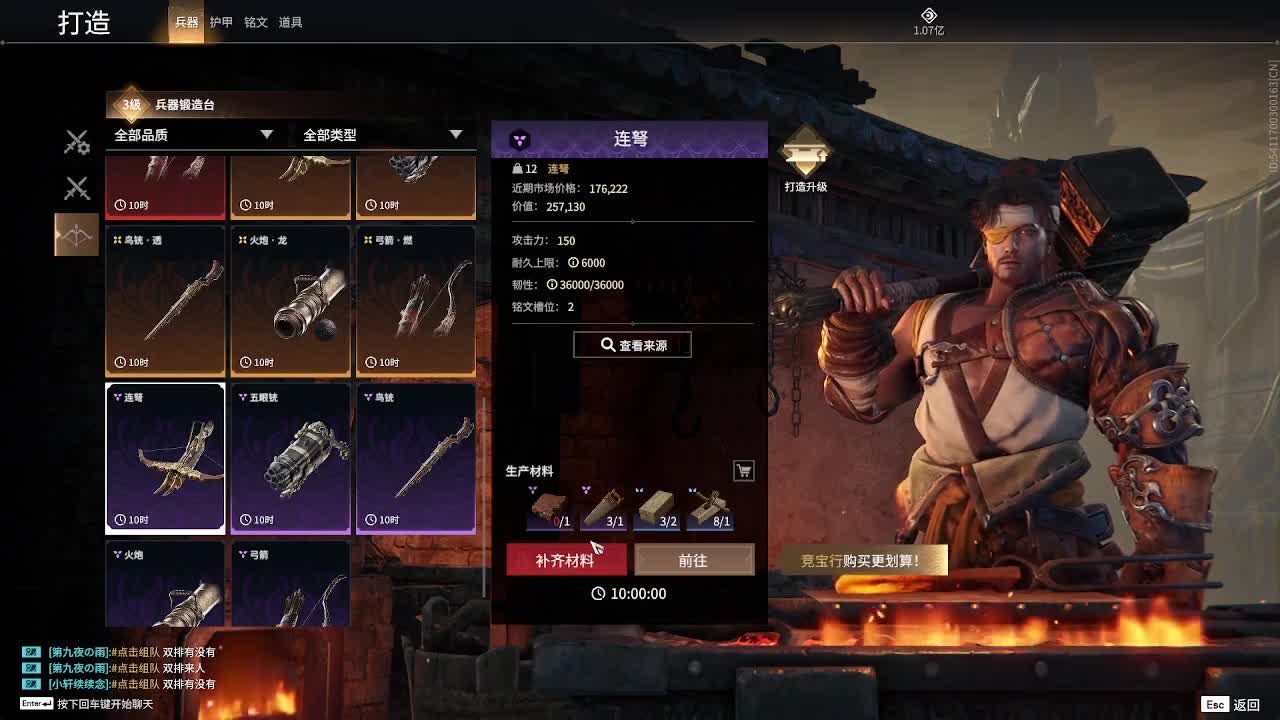Select the 连弩 crossbow recipe

click(x=165, y=458)
